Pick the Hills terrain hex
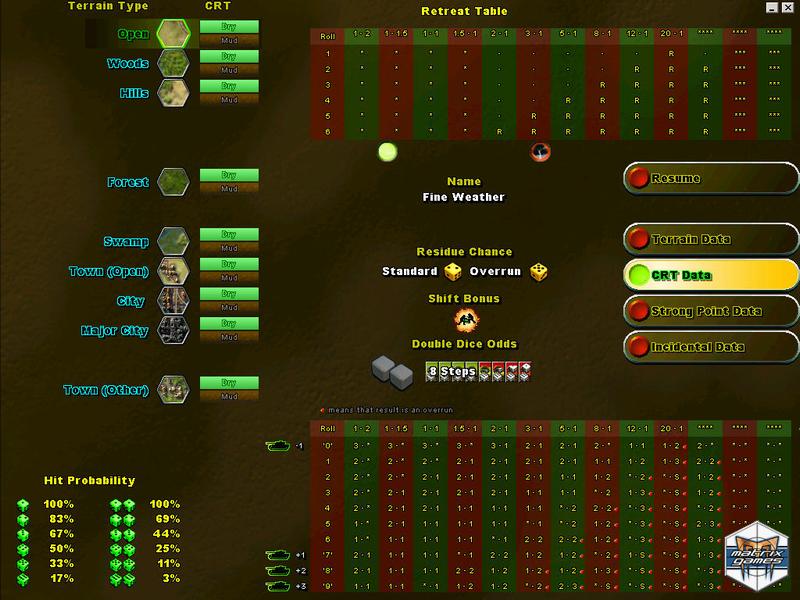The height and width of the screenshot is (600, 800). (171, 93)
